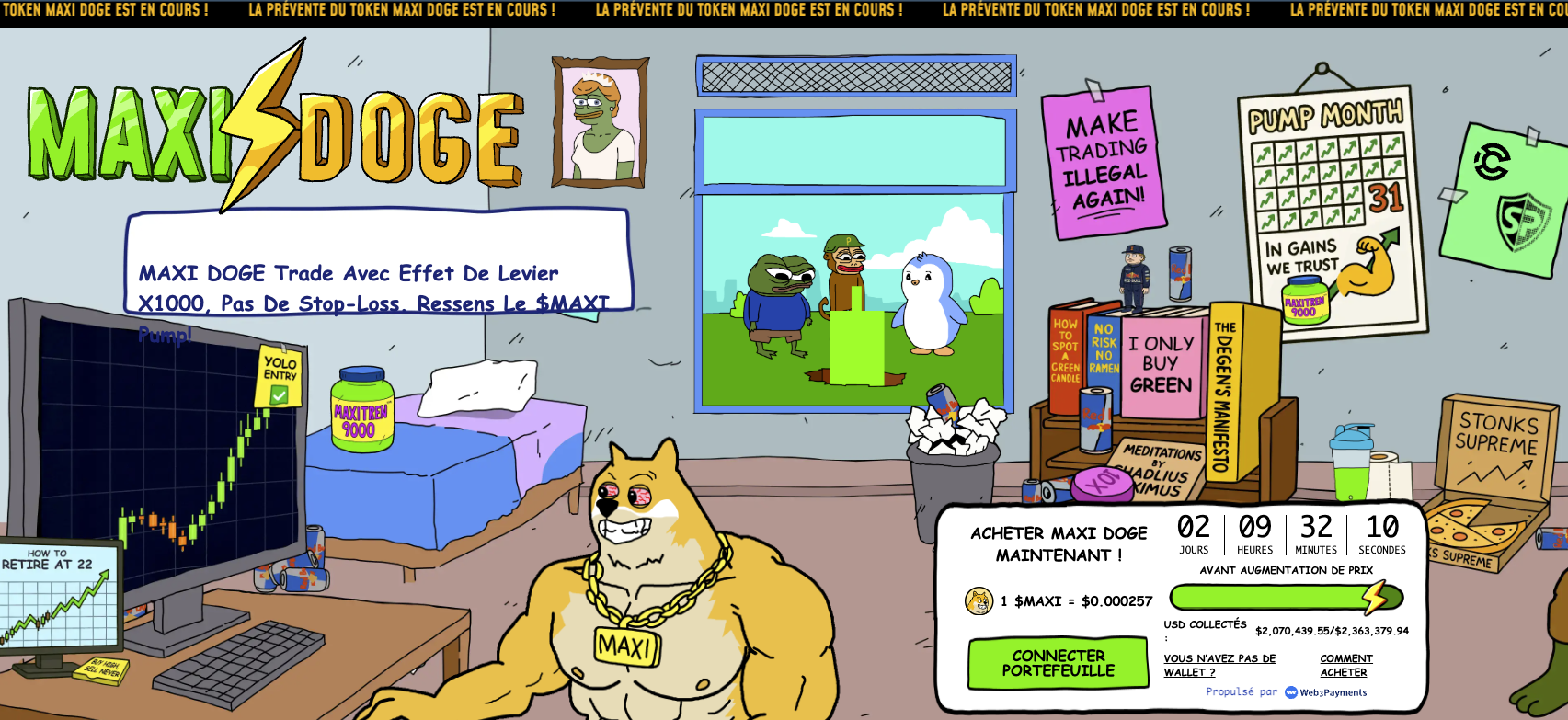This screenshot has width=1568, height=720.
Task: Click the USD COLLECTÉS amount text
Action: coord(1333,632)
